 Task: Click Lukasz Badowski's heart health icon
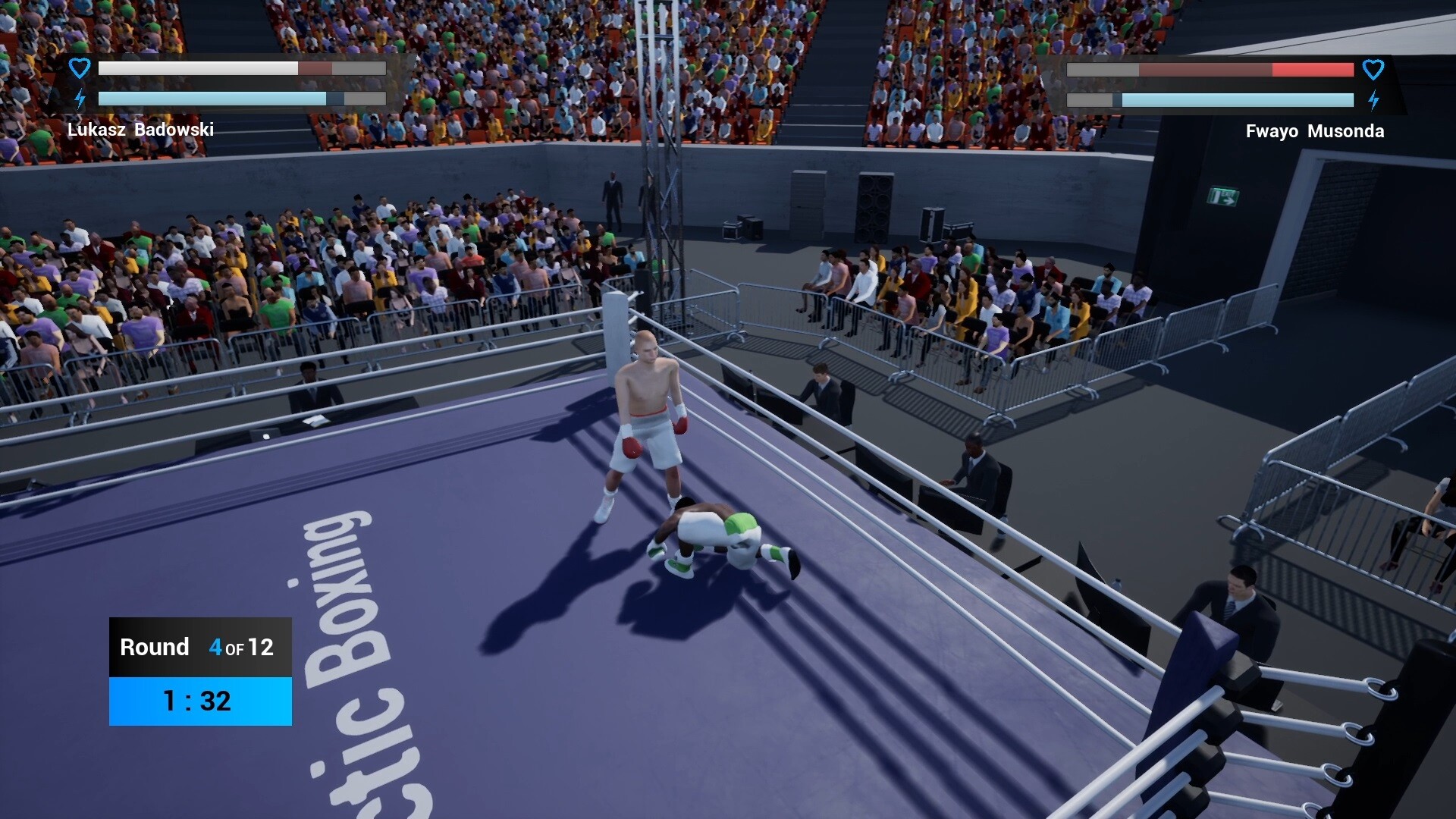[79, 67]
